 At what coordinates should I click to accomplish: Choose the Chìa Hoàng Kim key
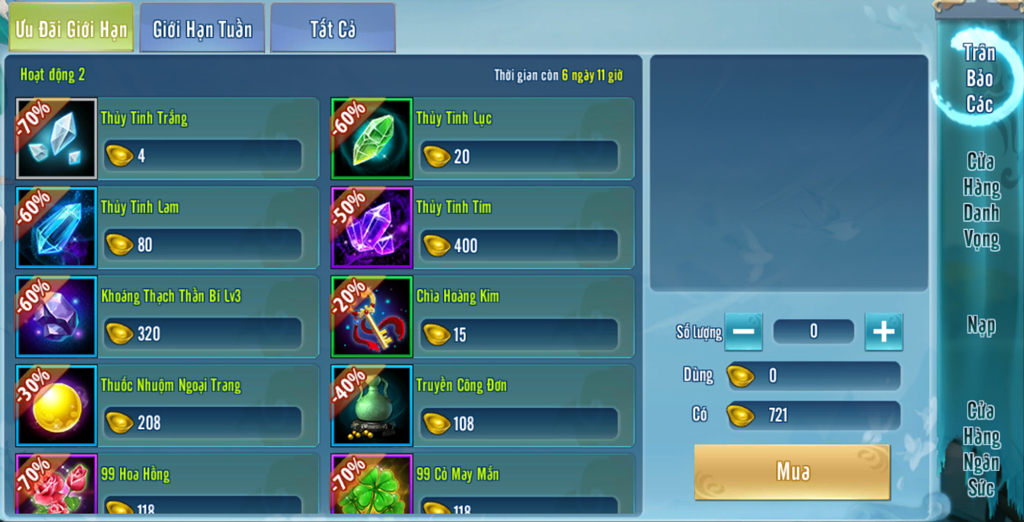click(x=482, y=316)
